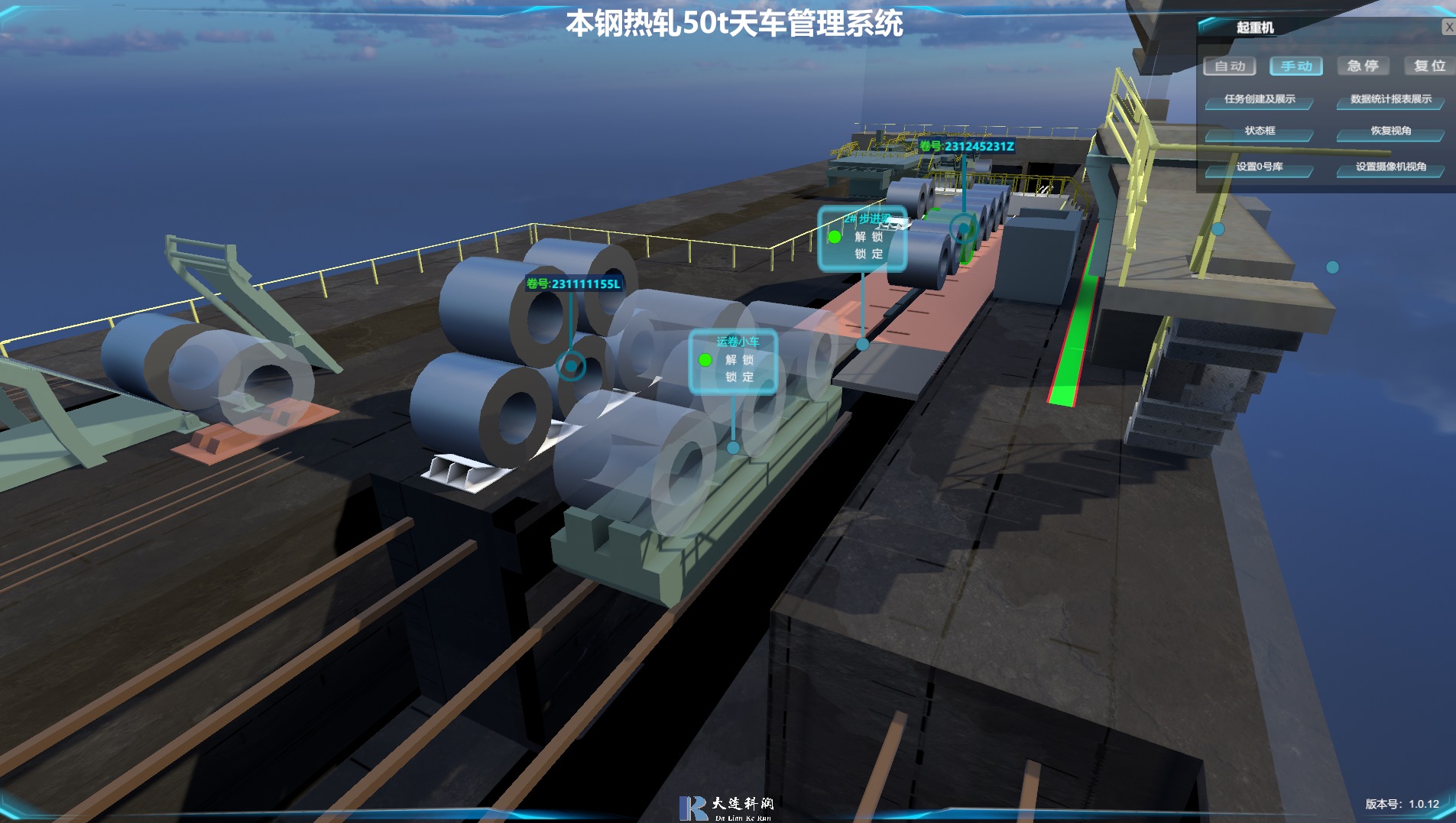Restore view with 恢复视角
Viewport: 1456px width, 823px height.
(1390, 131)
